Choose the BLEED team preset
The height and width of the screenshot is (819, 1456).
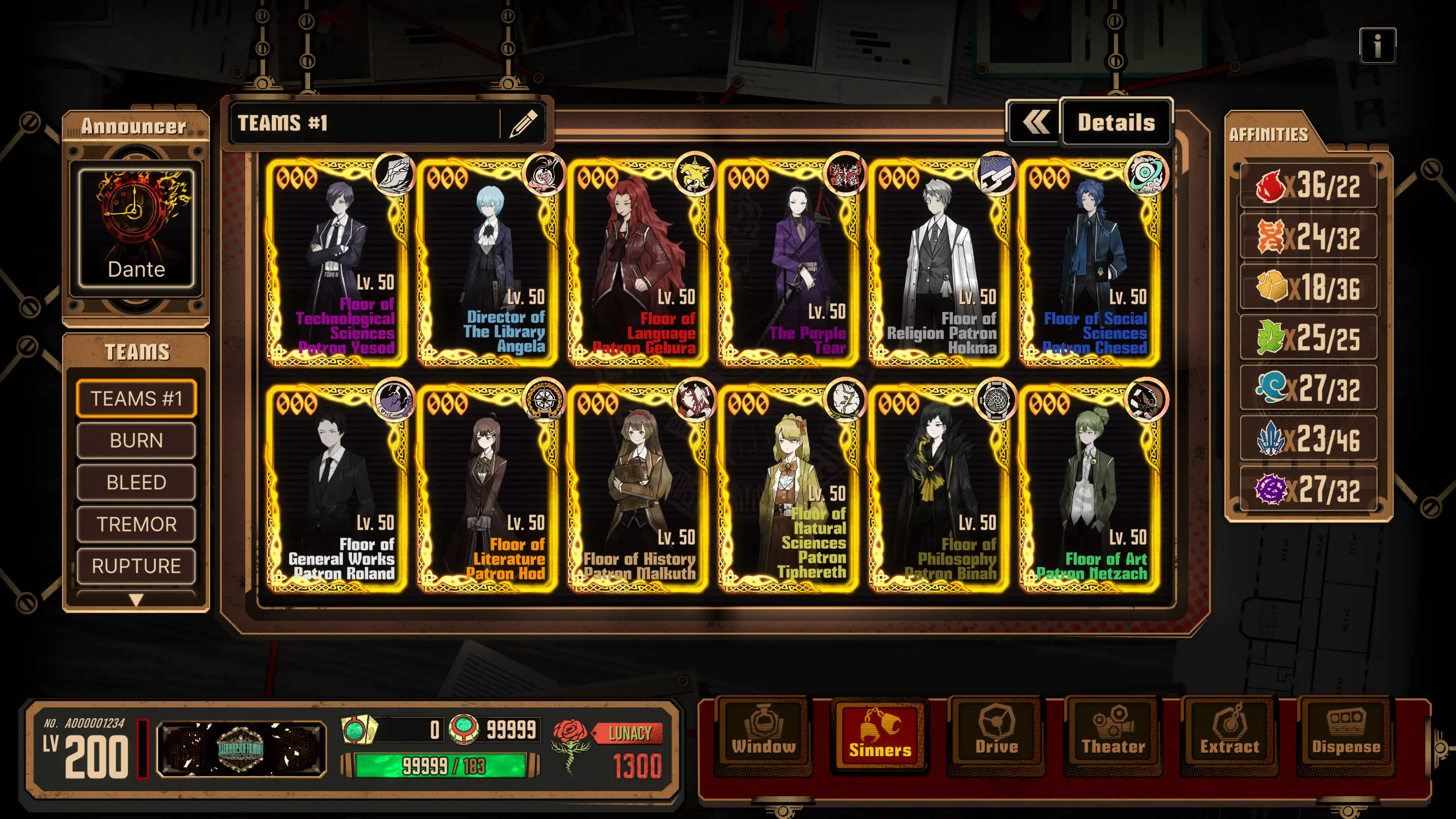tap(136, 483)
